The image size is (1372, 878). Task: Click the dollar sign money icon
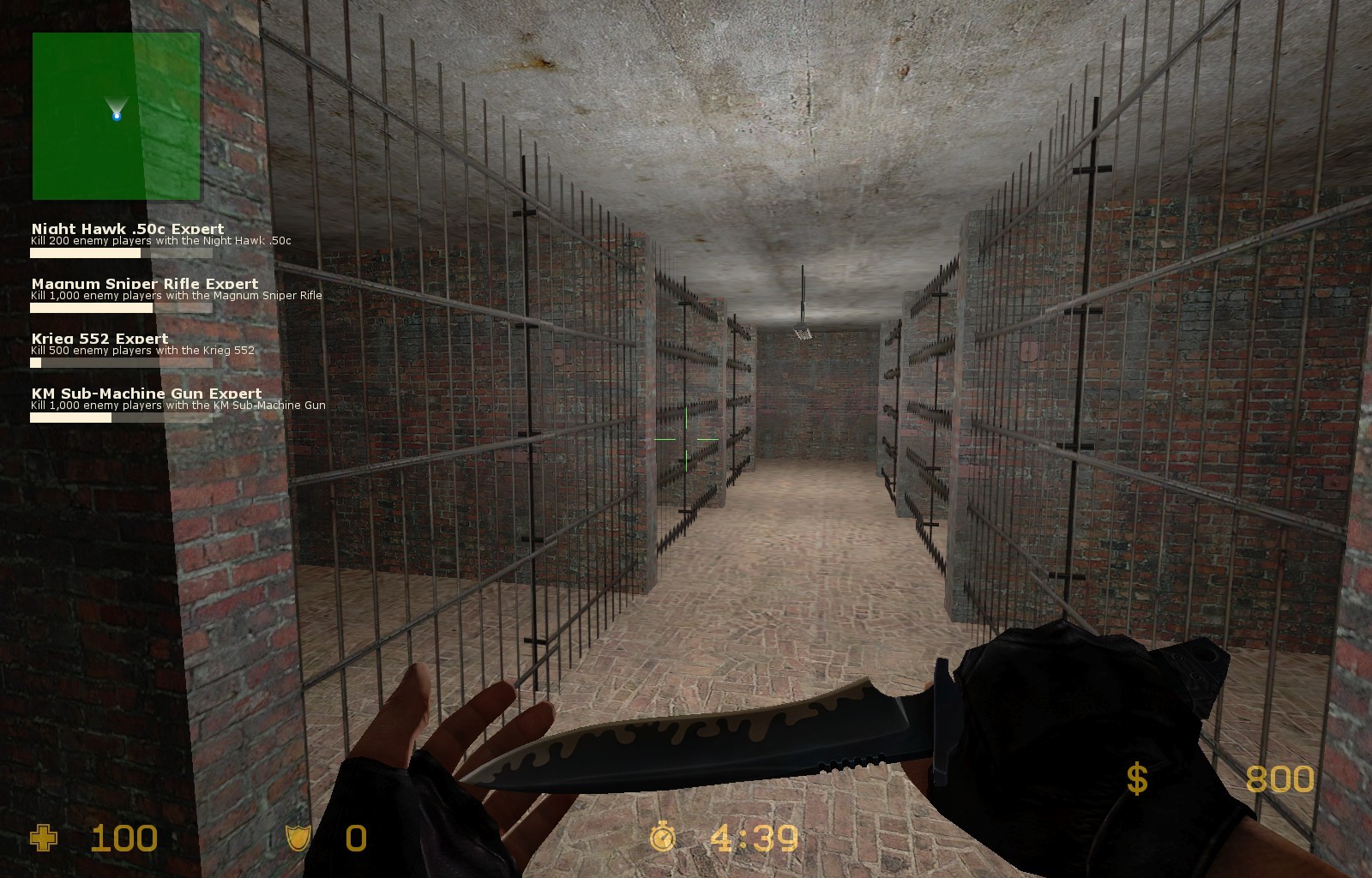pyautogui.click(x=1137, y=779)
